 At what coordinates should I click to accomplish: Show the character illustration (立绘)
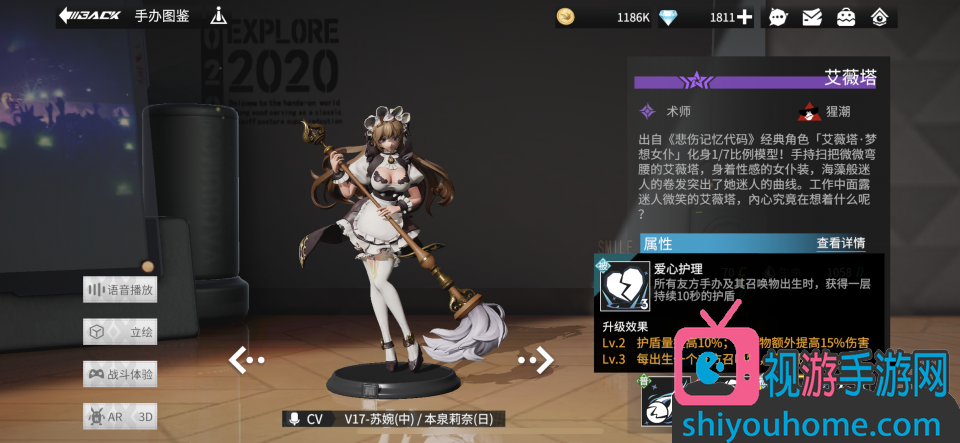tap(121, 332)
